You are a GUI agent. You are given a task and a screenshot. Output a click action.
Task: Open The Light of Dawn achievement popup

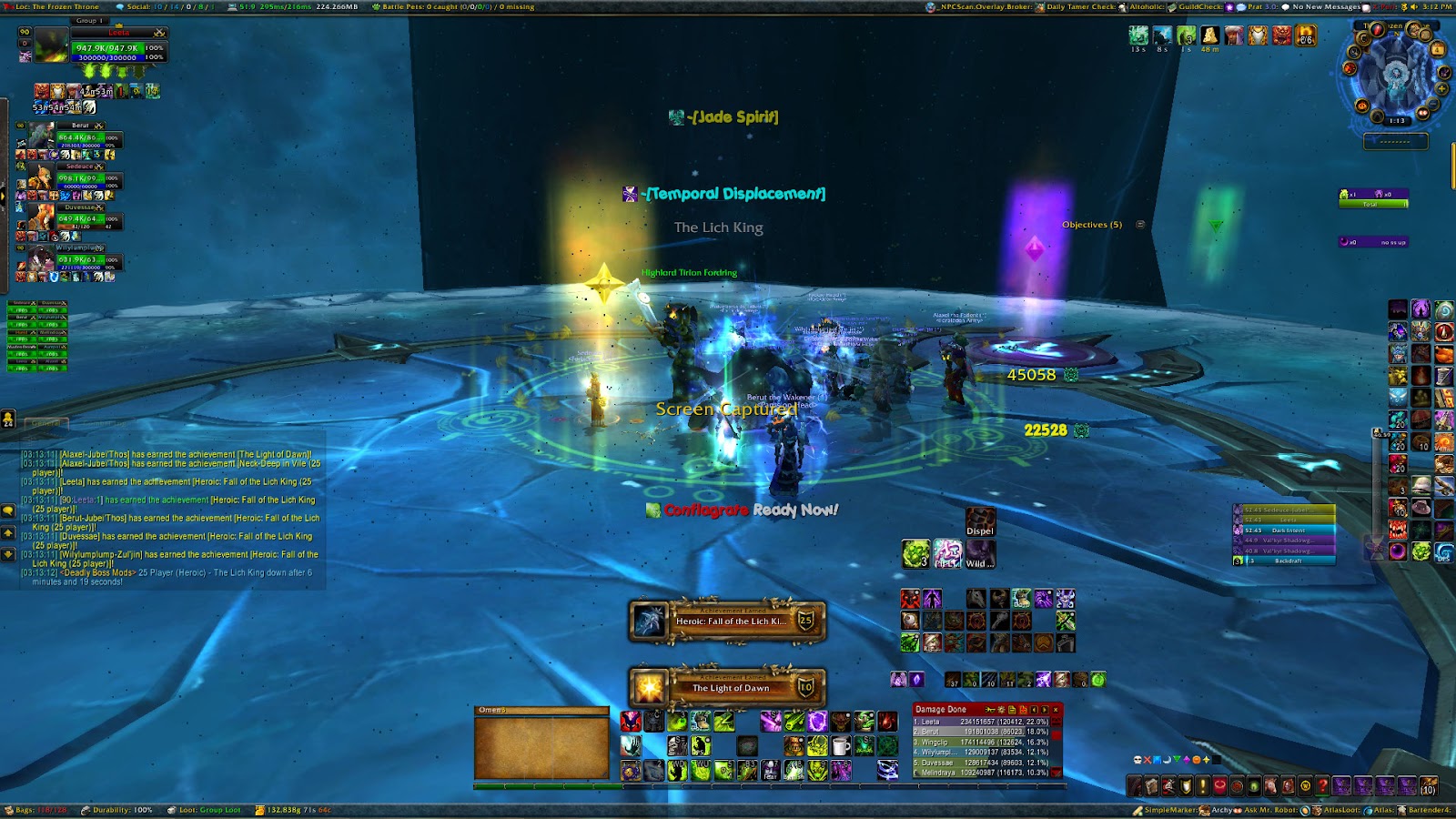click(x=727, y=688)
